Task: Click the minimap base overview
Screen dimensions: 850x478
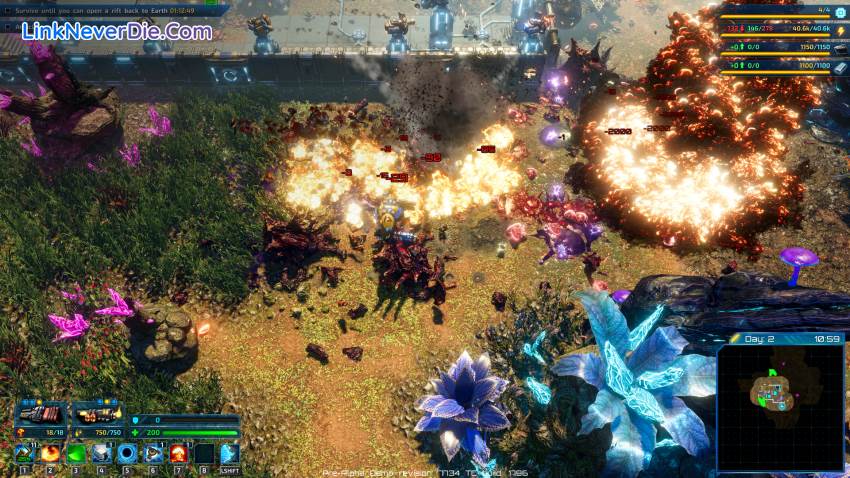Action: pos(780,407)
